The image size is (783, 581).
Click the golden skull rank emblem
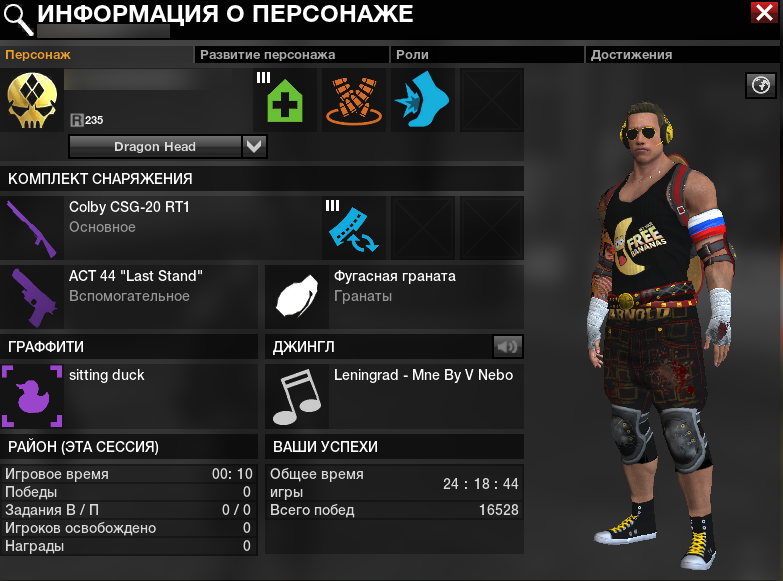pos(32,100)
